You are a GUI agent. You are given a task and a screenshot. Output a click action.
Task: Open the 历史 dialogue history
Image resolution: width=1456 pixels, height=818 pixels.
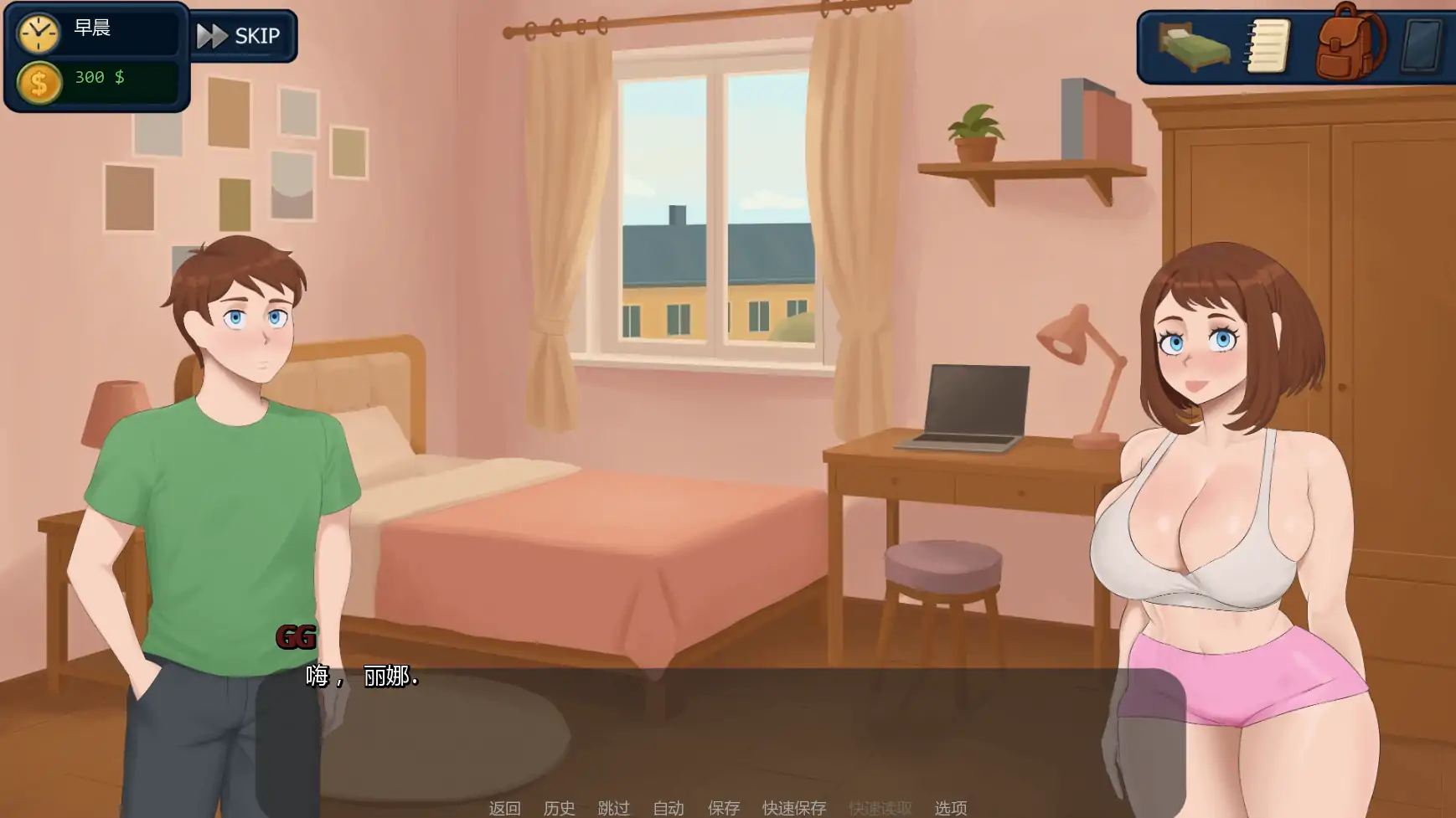pos(560,807)
